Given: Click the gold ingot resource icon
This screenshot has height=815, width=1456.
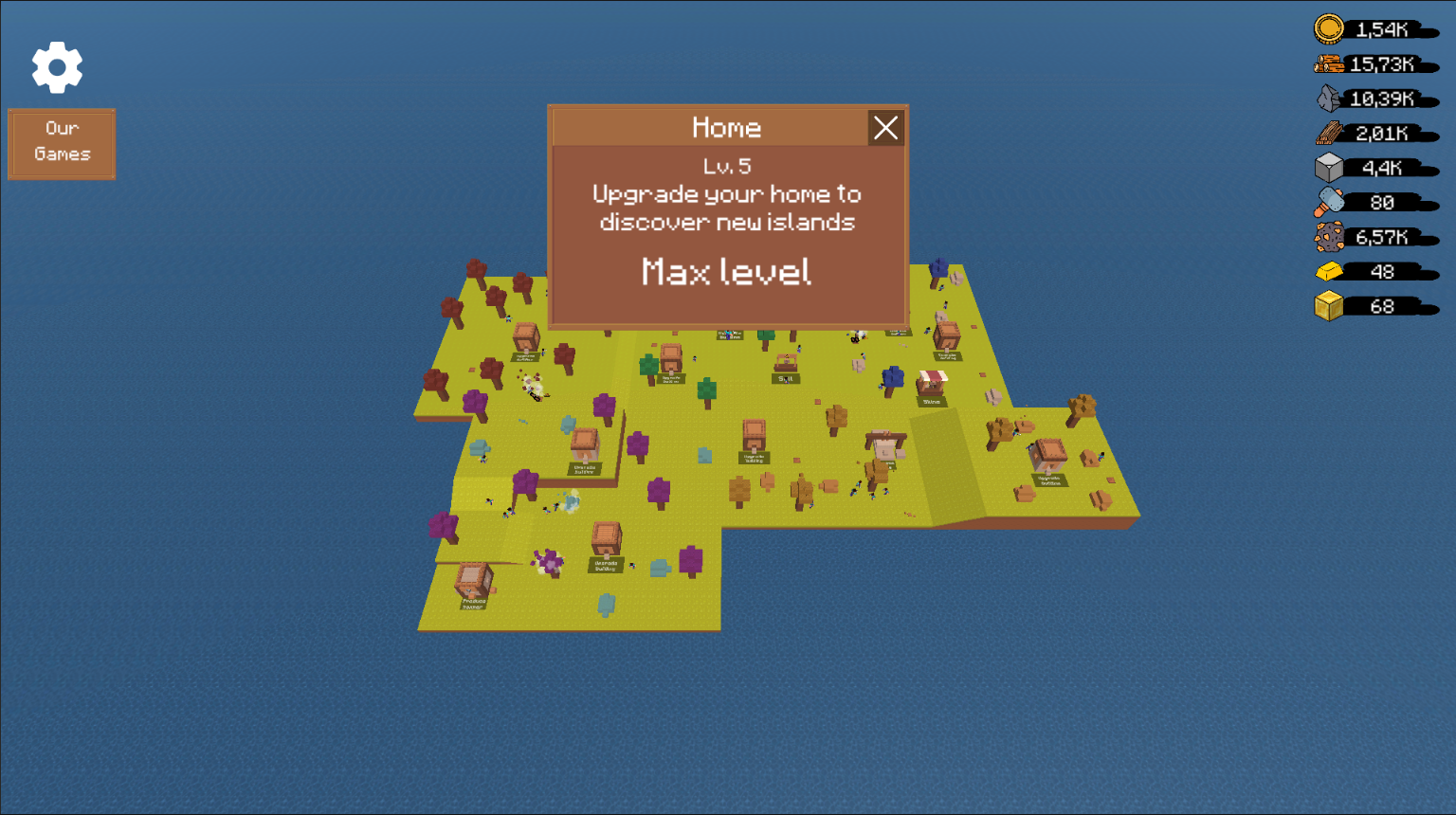Looking at the screenshot, I should point(1327,272).
